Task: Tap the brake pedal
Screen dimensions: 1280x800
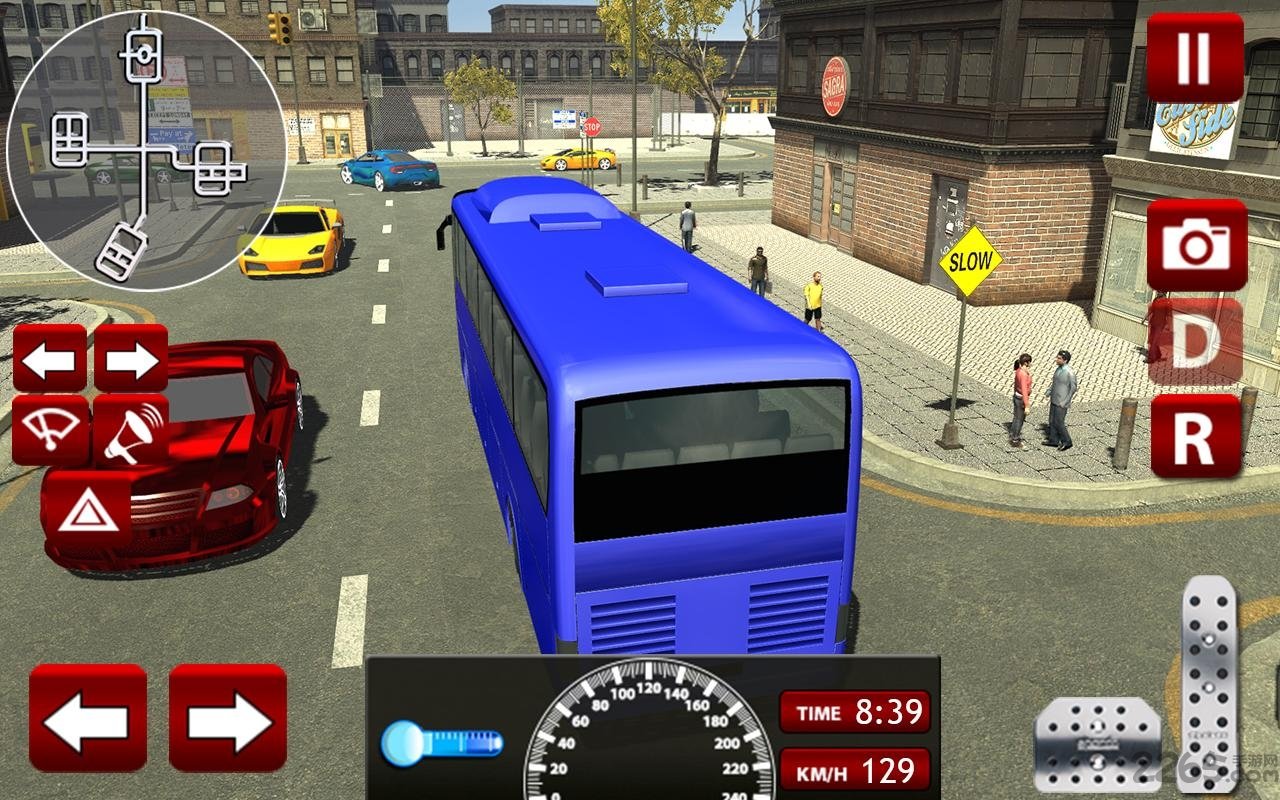Action: point(1097,742)
